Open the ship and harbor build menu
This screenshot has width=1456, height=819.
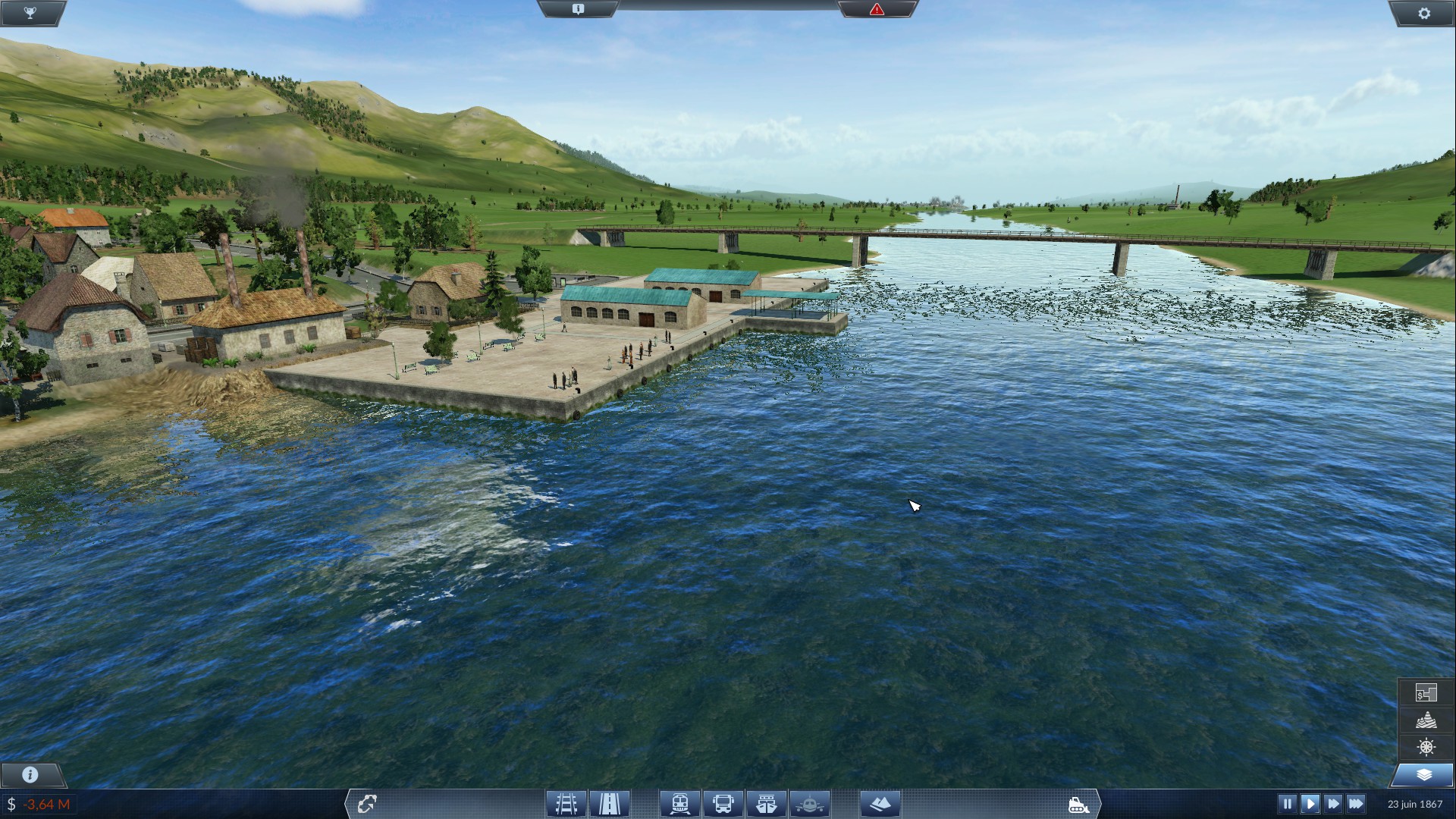(767, 803)
